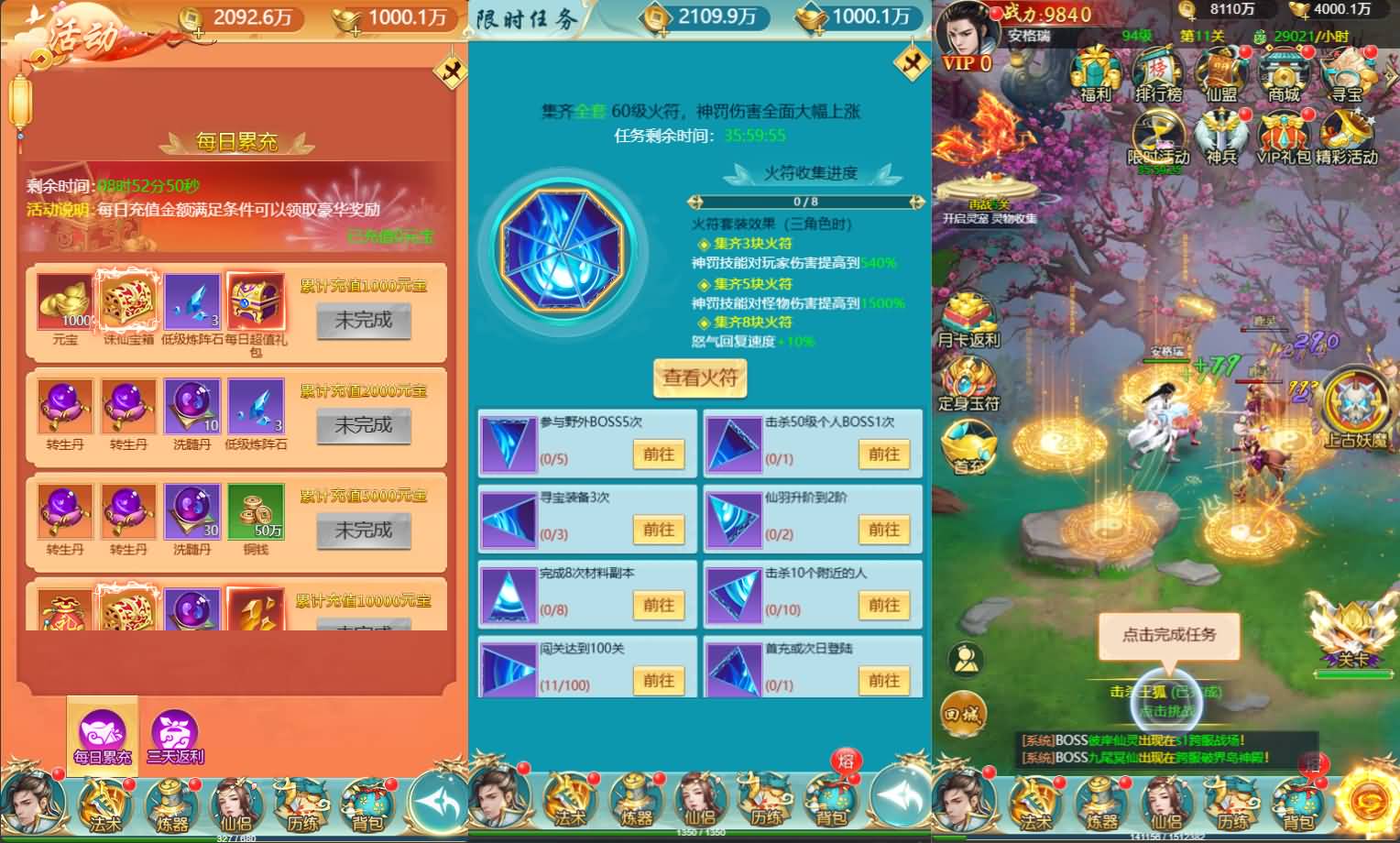Click 前往 next to 参与野外BOSS5次 task

659,454
